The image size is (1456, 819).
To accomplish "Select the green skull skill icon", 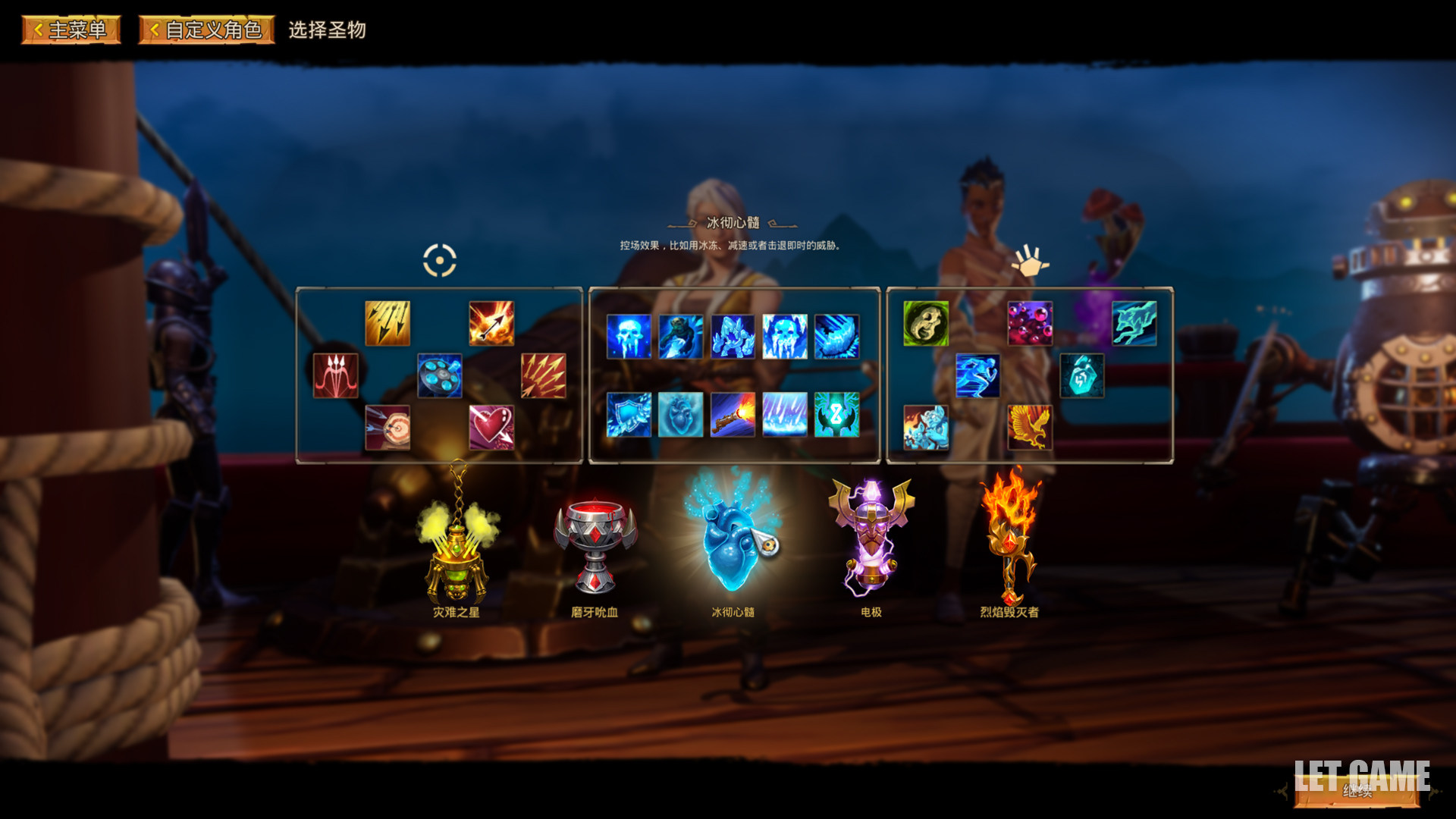I will click(926, 323).
